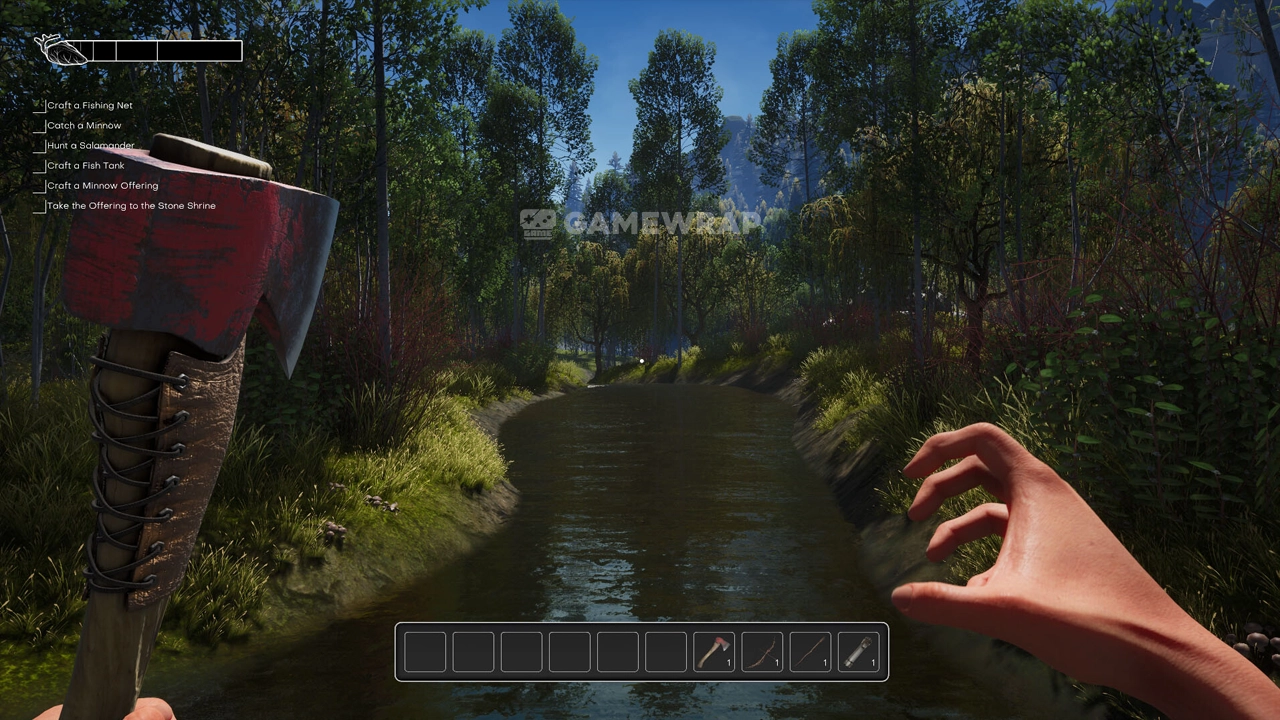Viewport: 1280px width, 720px height.
Task: Equip the torch in the last hotbar slot
Action: [857, 652]
